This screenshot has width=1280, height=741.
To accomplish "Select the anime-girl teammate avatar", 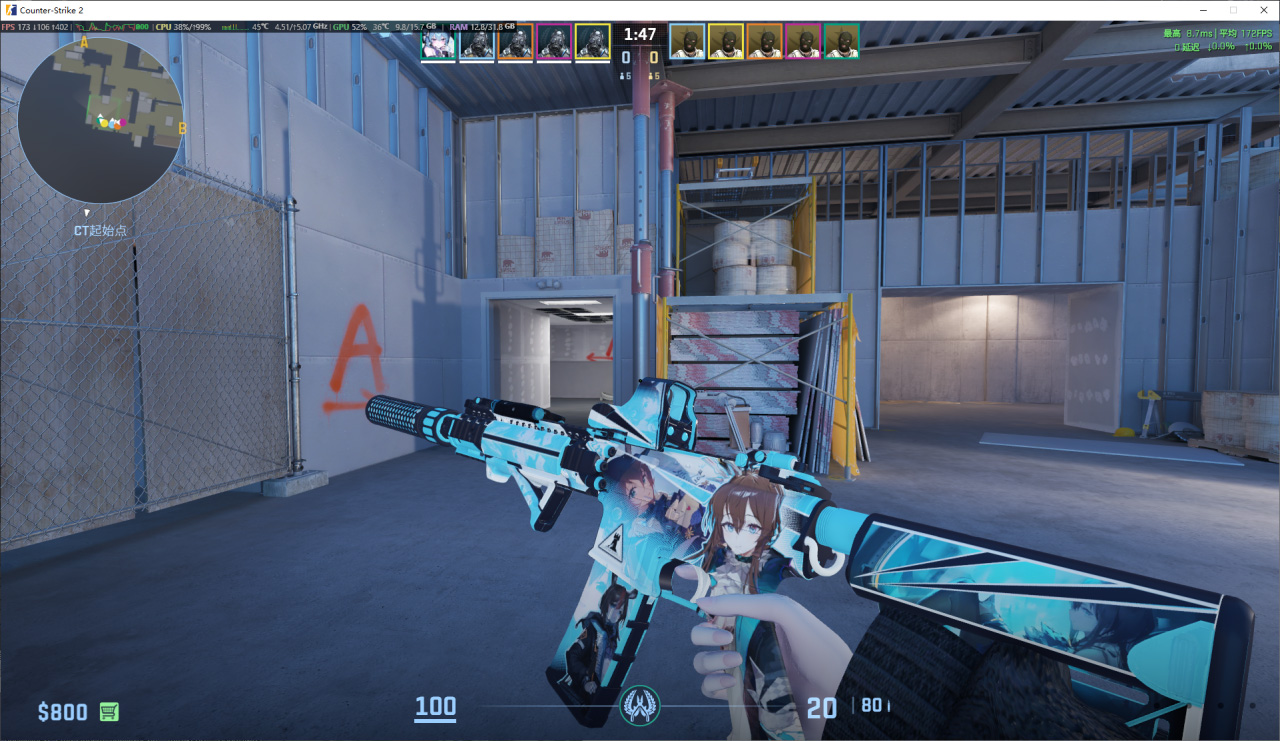I will tap(438, 42).
